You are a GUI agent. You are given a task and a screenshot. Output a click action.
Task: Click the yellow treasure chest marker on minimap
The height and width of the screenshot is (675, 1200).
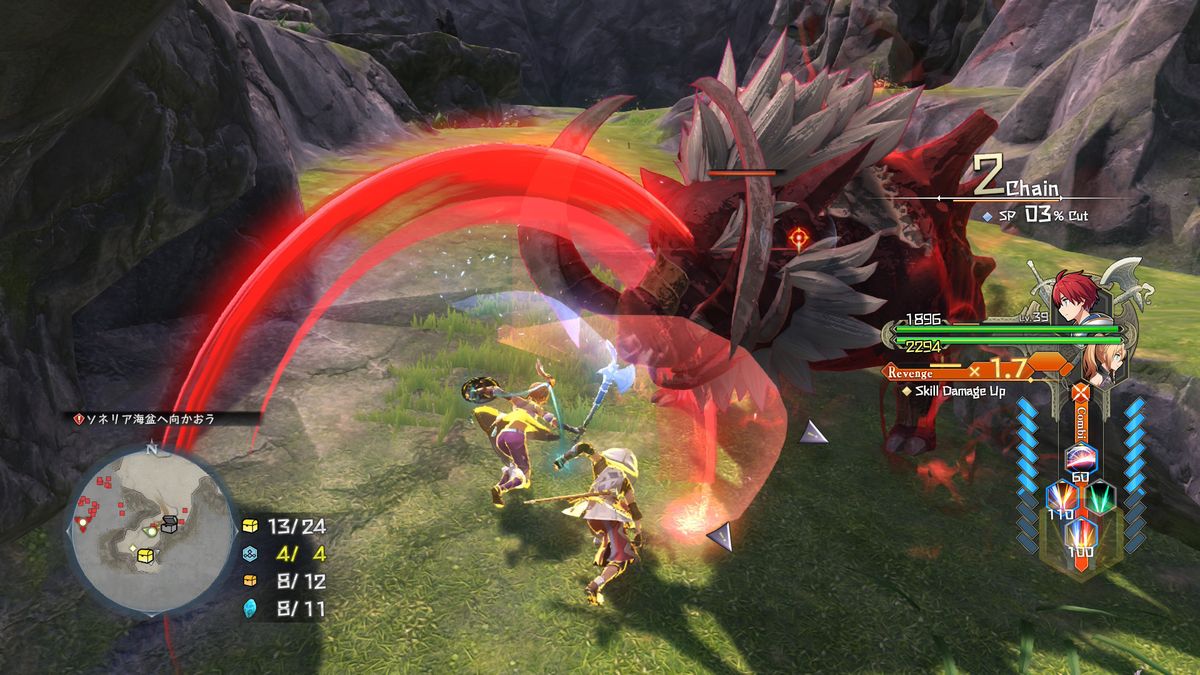click(146, 554)
